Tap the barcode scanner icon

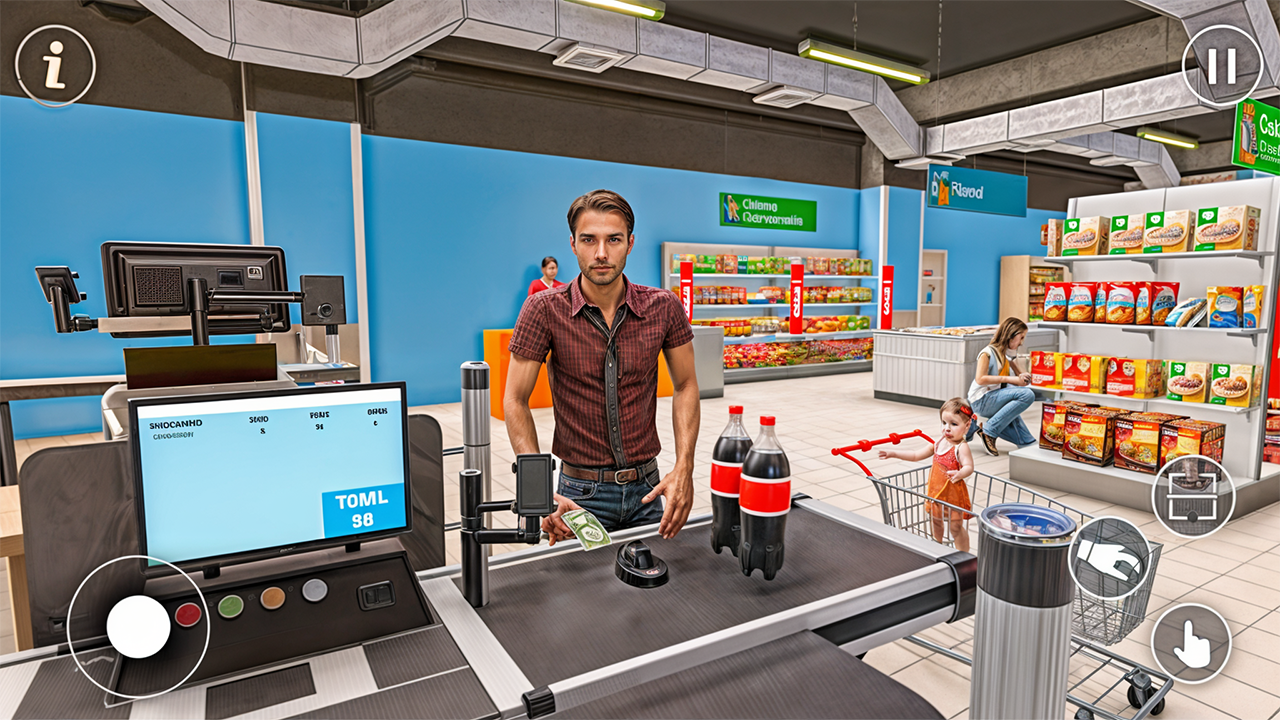[1192, 492]
